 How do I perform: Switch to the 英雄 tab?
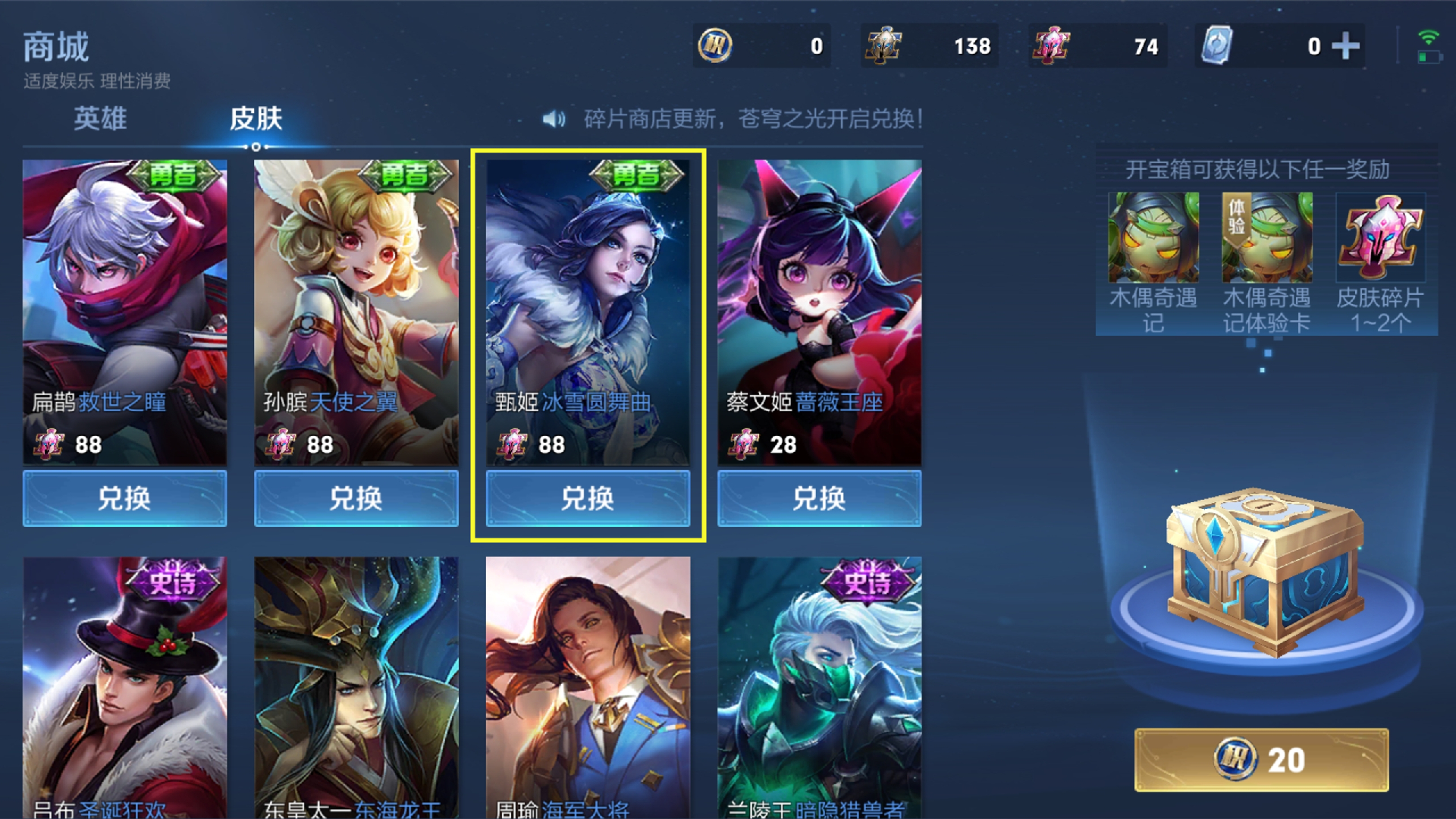pos(100,119)
